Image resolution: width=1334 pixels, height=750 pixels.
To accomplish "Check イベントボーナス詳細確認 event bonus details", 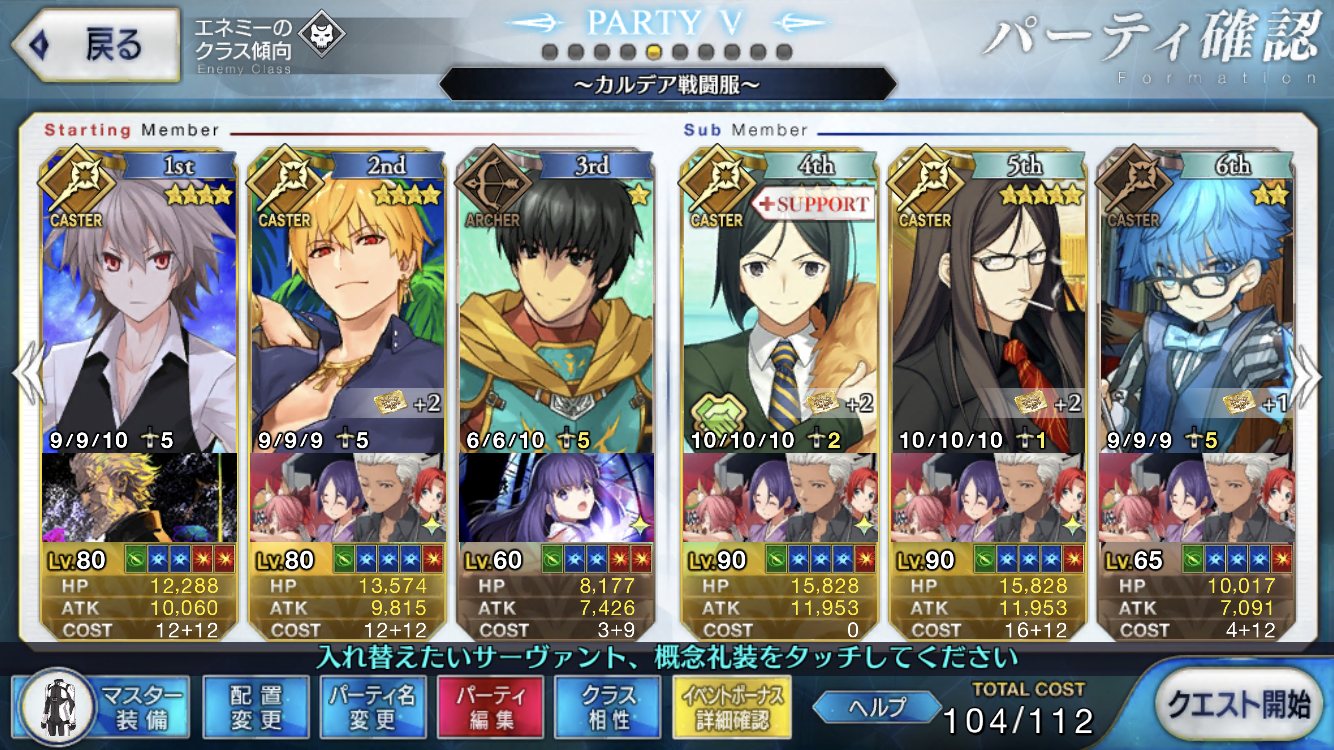I will tap(734, 706).
